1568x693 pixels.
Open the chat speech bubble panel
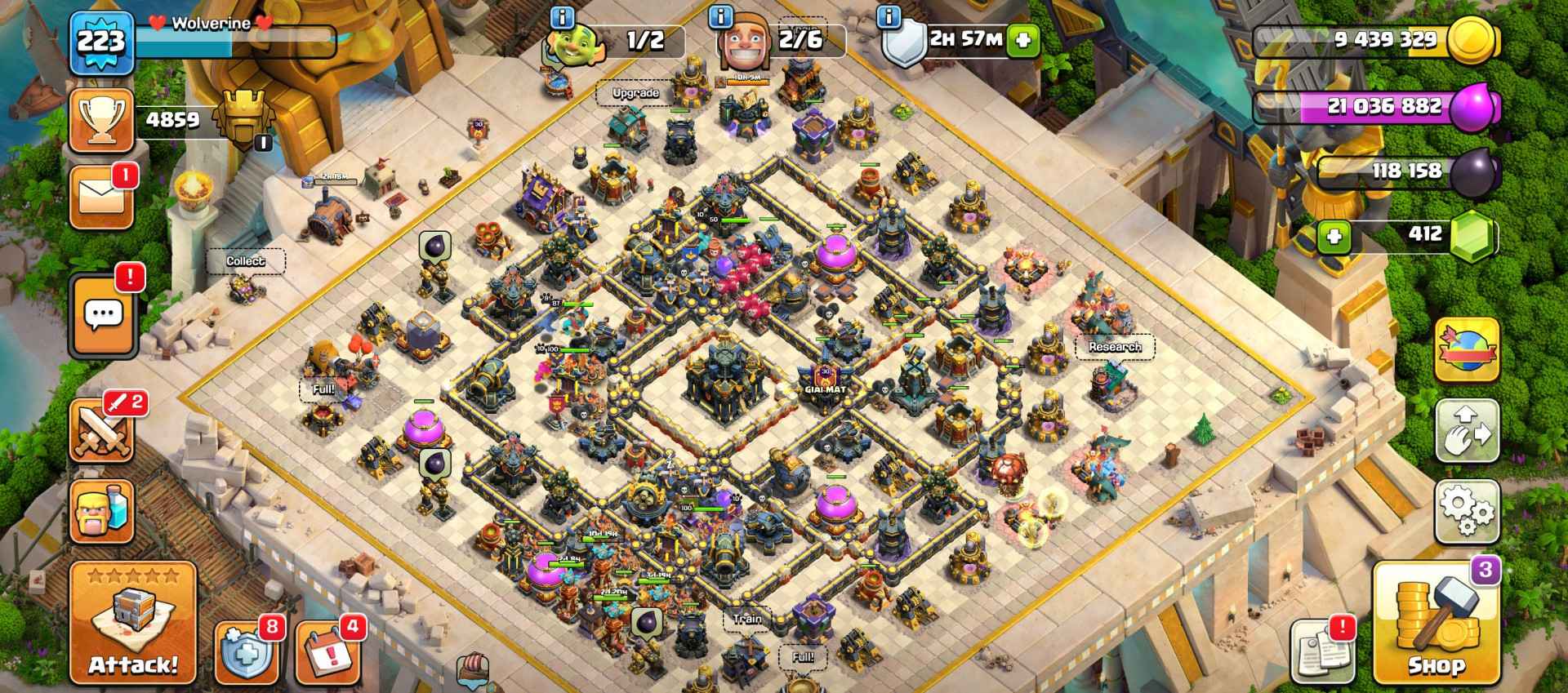103,315
